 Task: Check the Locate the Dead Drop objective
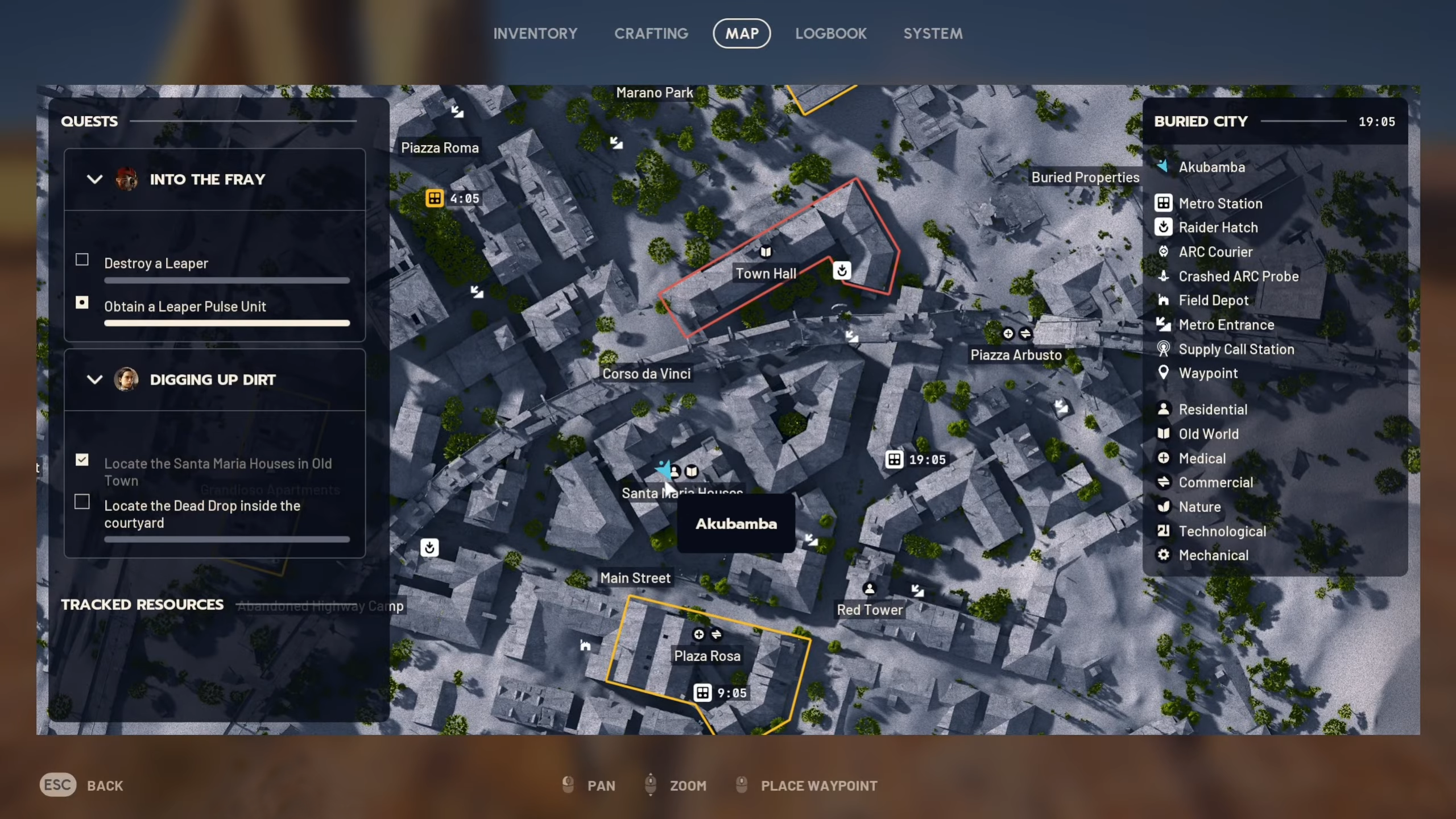[x=82, y=502]
